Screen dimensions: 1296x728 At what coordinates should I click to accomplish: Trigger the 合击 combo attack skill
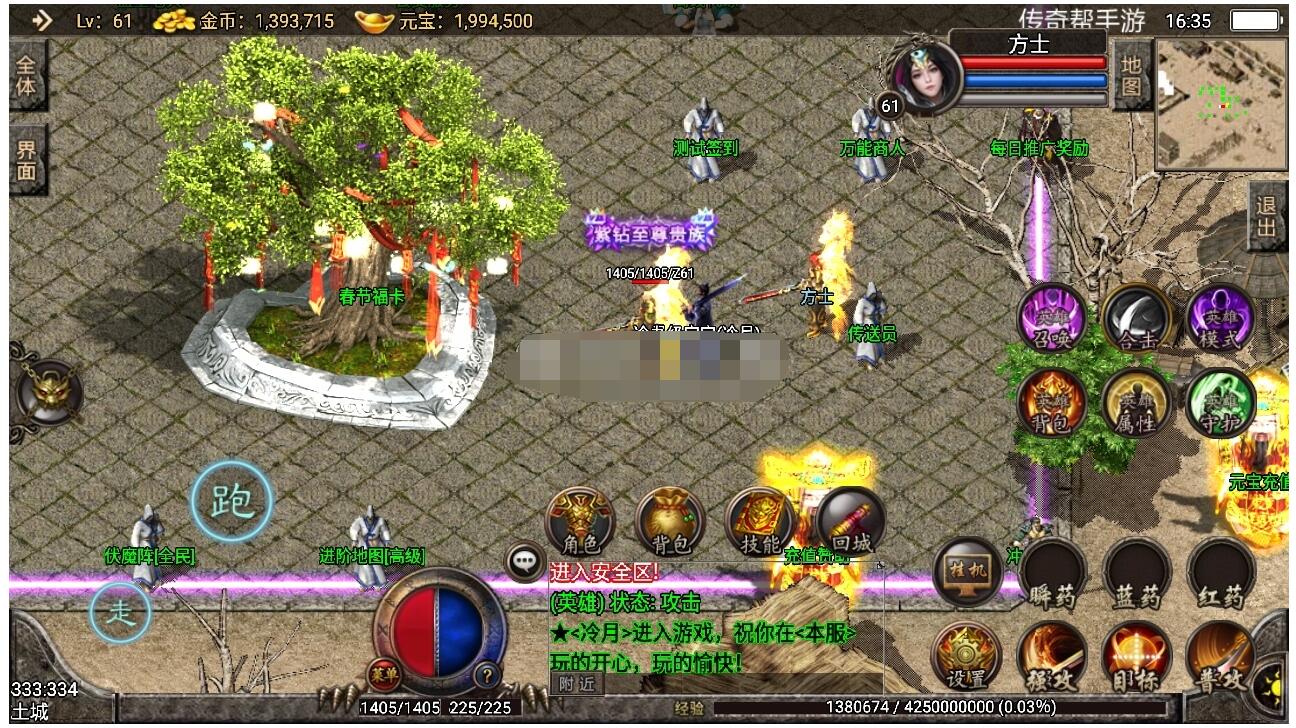(1137, 319)
